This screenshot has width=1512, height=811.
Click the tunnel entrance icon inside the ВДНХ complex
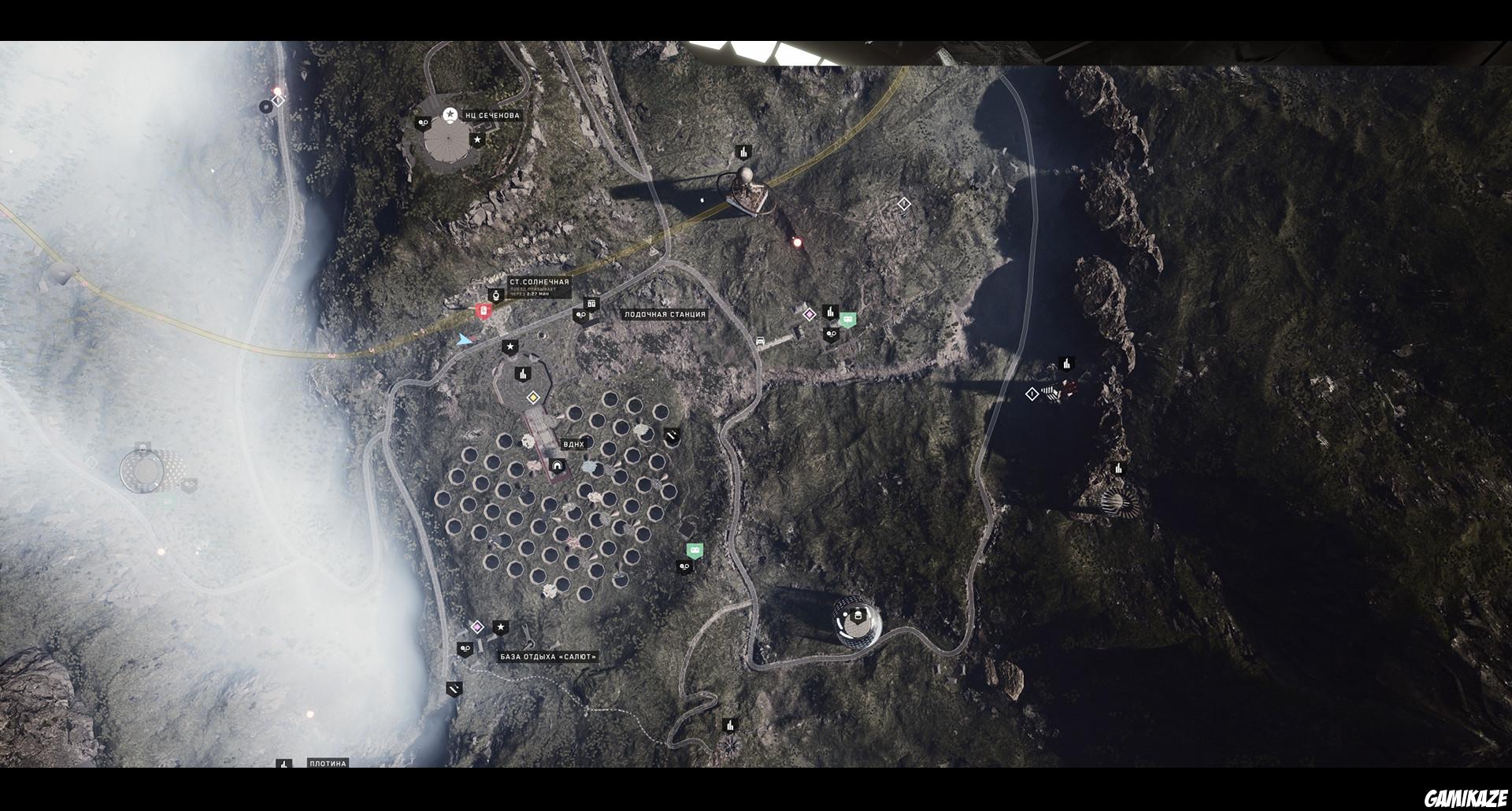pyautogui.click(x=556, y=467)
